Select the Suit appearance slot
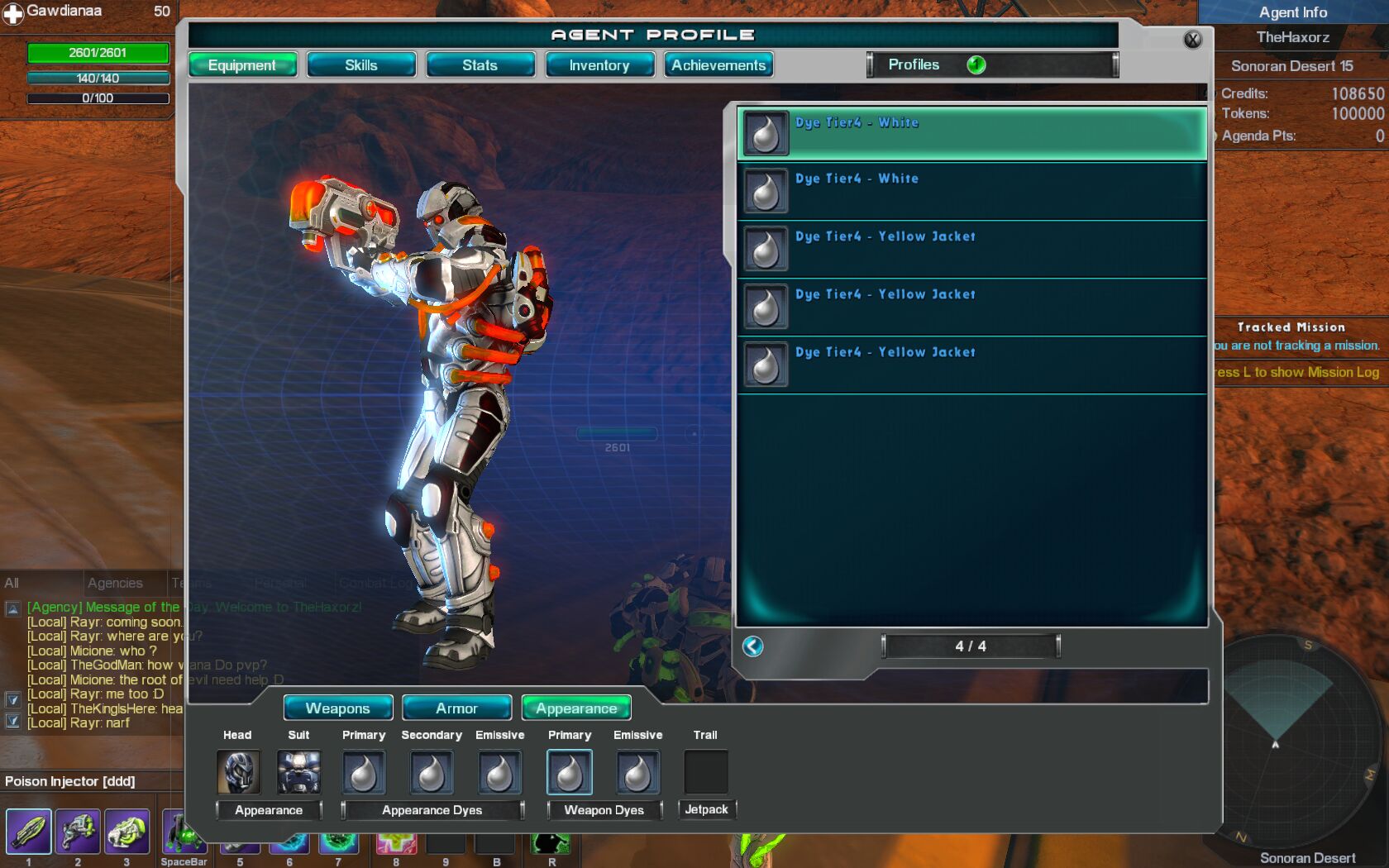 (298, 772)
